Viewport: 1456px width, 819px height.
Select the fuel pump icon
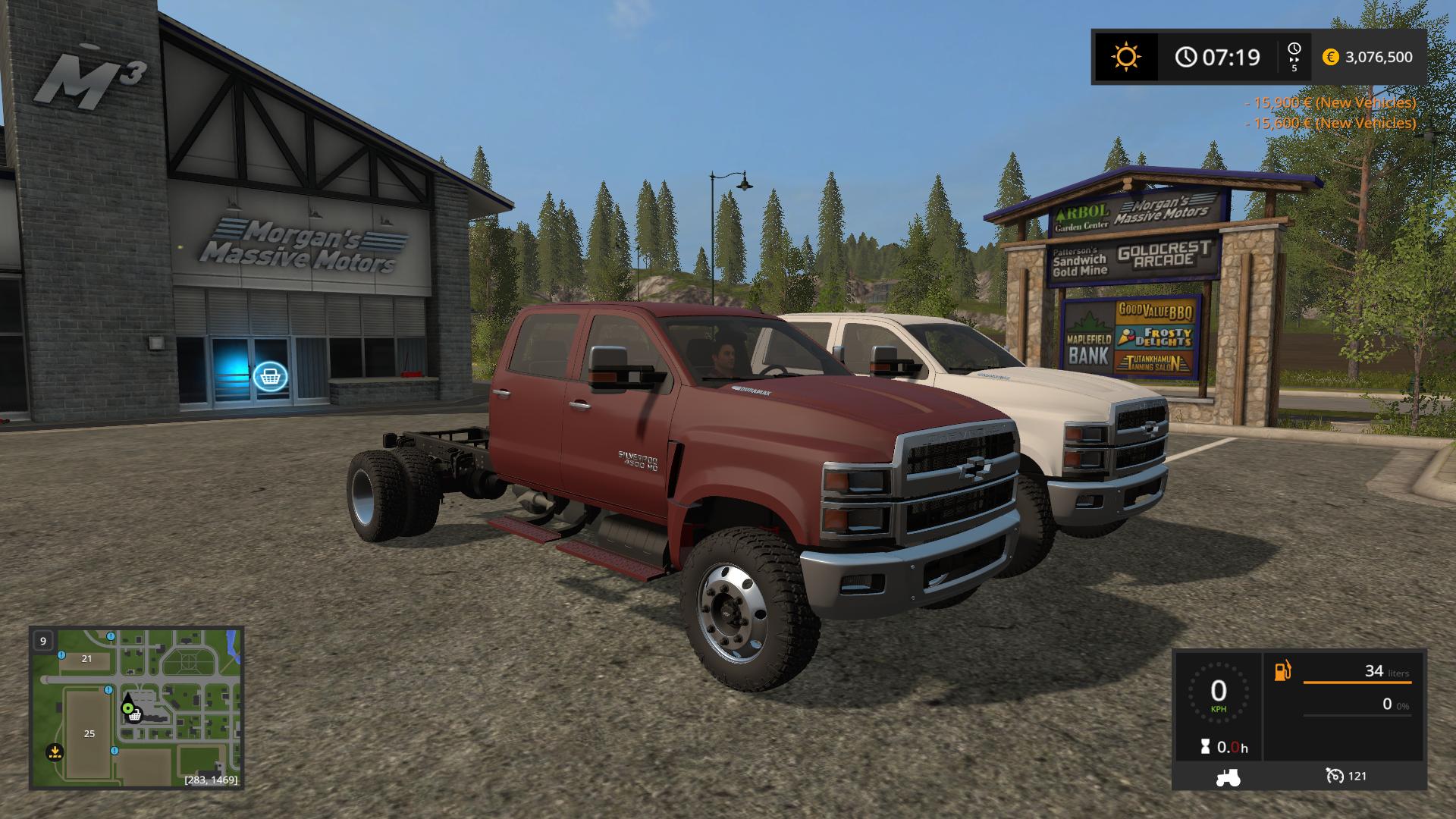click(1282, 671)
